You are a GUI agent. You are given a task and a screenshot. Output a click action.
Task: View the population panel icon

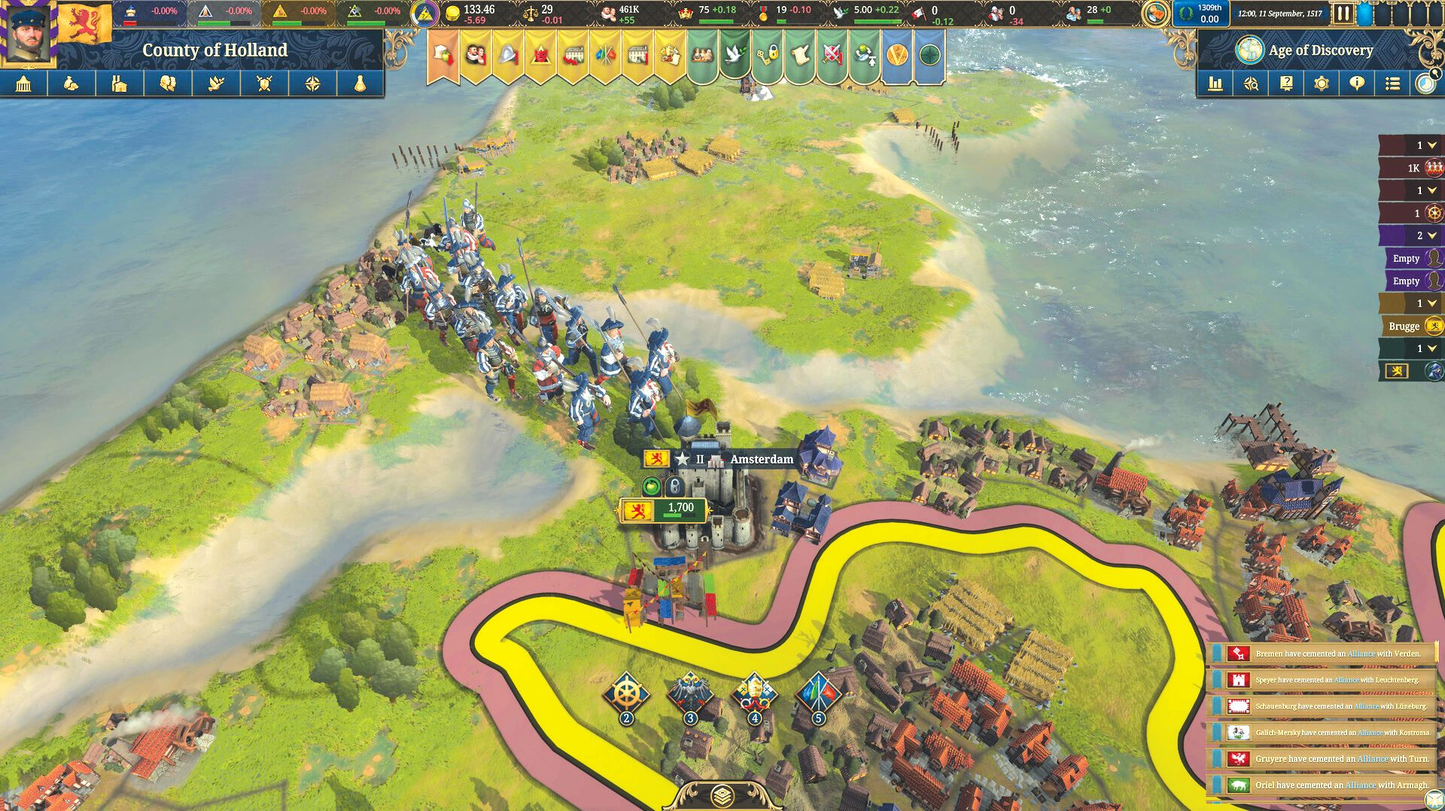coord(167,84)
